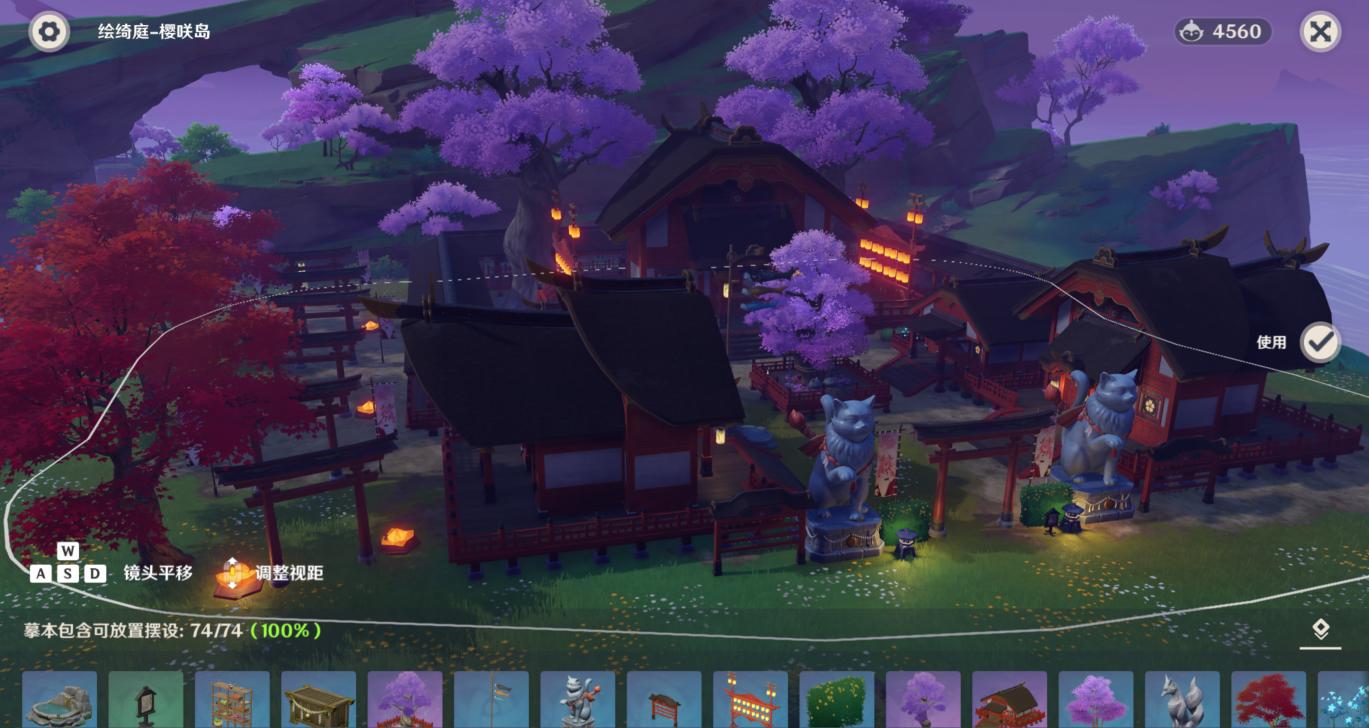Viewport: 1369px width, 728px height.
Task: Select the red shrine building thumbnail
Action: coord(1009,700)
